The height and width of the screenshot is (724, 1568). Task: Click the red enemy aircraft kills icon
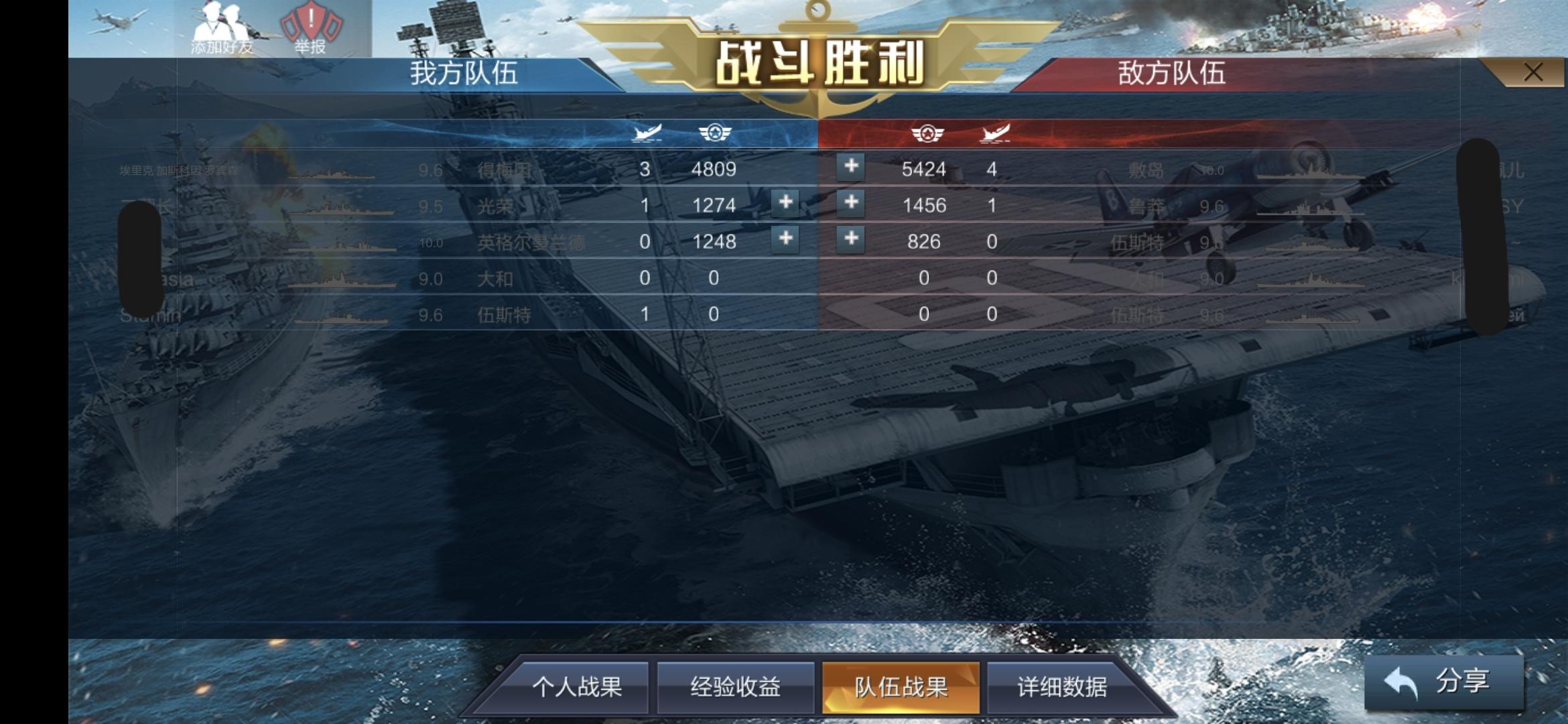[x=996, y=133]
